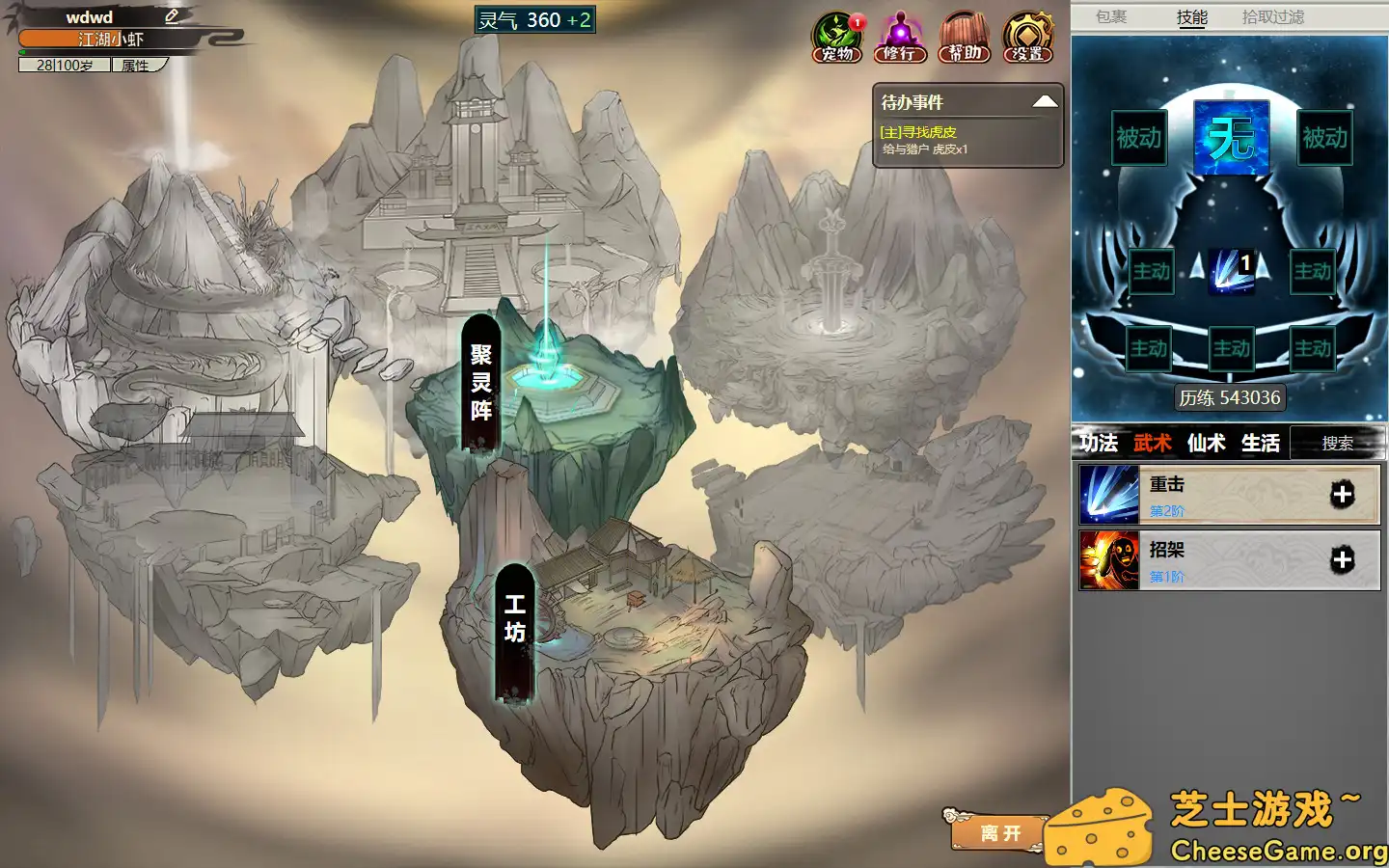The width and height of the screenshot is (1389, 868).
Task: Open the 宠物 pet menu icon
Action: pyautogui.click(x=836, y=39)
